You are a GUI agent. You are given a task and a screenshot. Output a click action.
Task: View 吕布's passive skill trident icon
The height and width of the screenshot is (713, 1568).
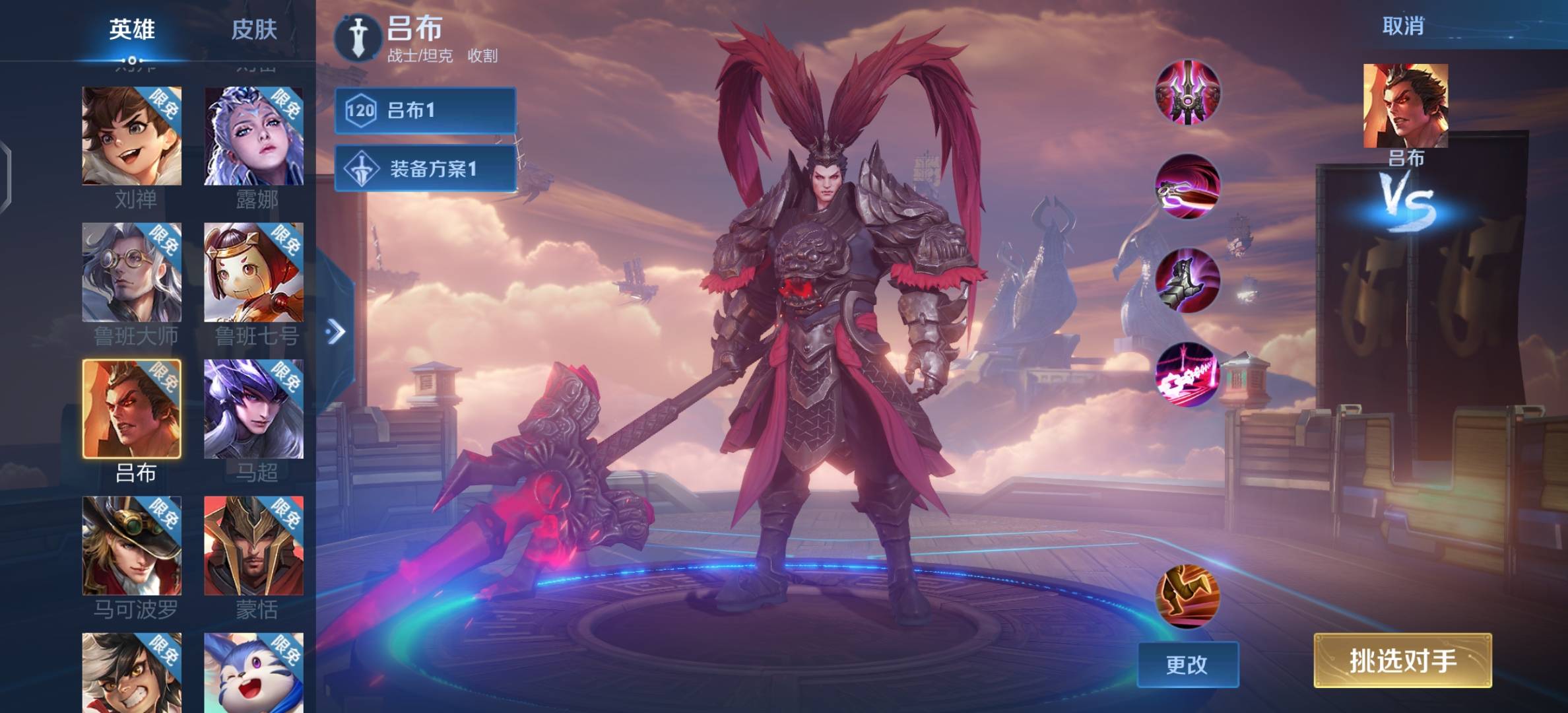coord(1187,92)
